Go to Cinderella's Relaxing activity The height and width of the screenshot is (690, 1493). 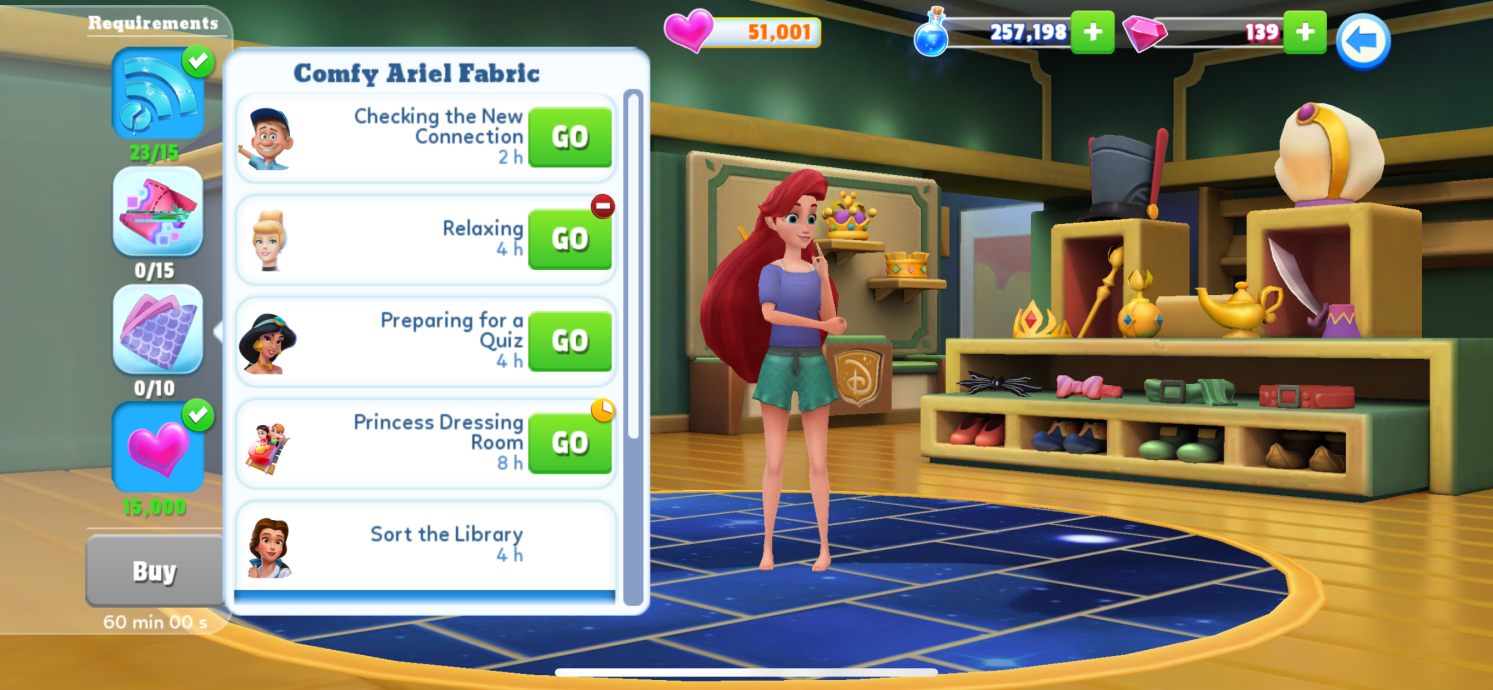tap(569, 239)
